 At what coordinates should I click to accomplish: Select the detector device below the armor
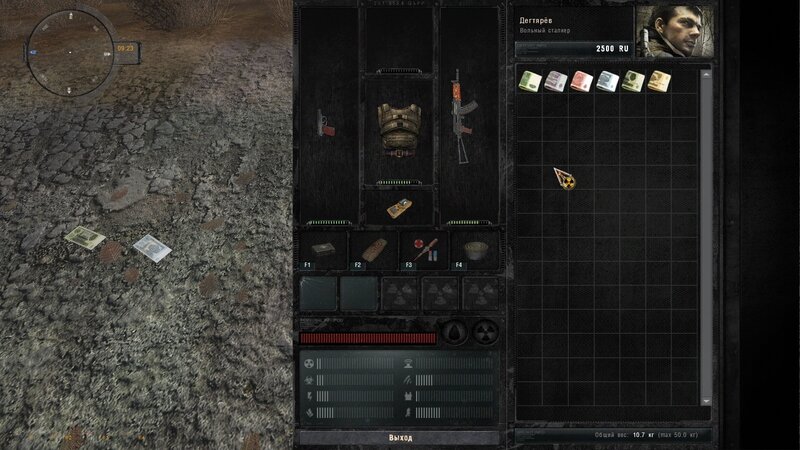tap(399, 209)
